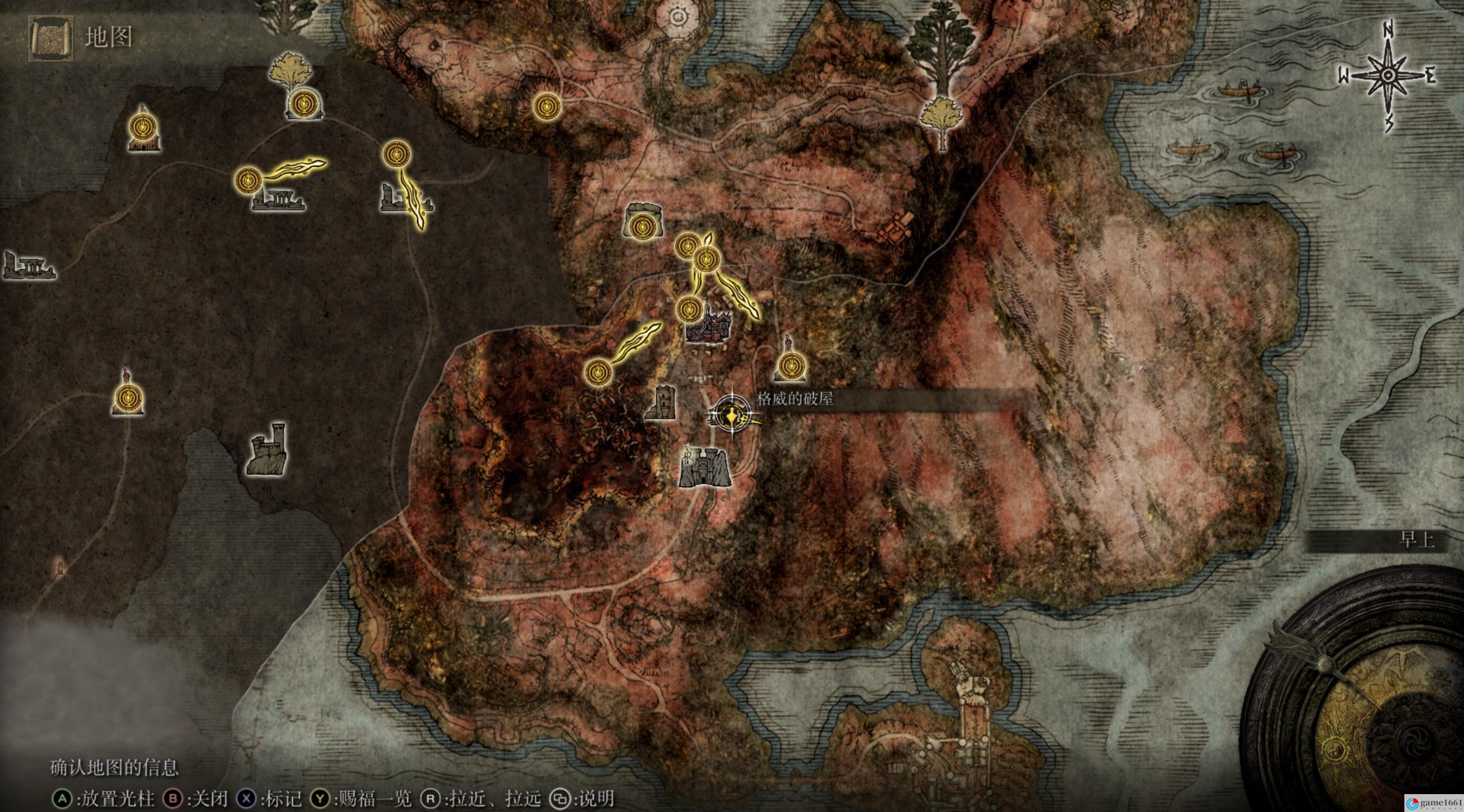This screenshot has width=1464, height=812.
Task: Select the stone tower map icon
Action: click(x=661, y=402)
